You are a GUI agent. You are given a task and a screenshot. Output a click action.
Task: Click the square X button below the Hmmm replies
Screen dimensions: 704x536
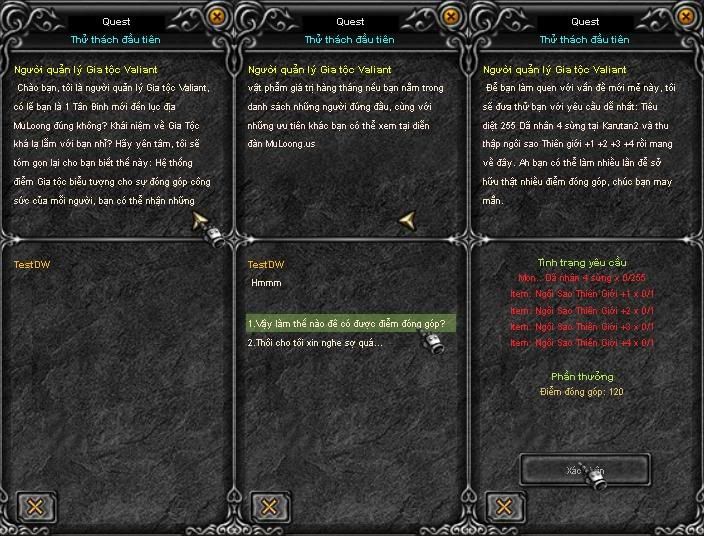pyautogui.click(x=270, y=505)
